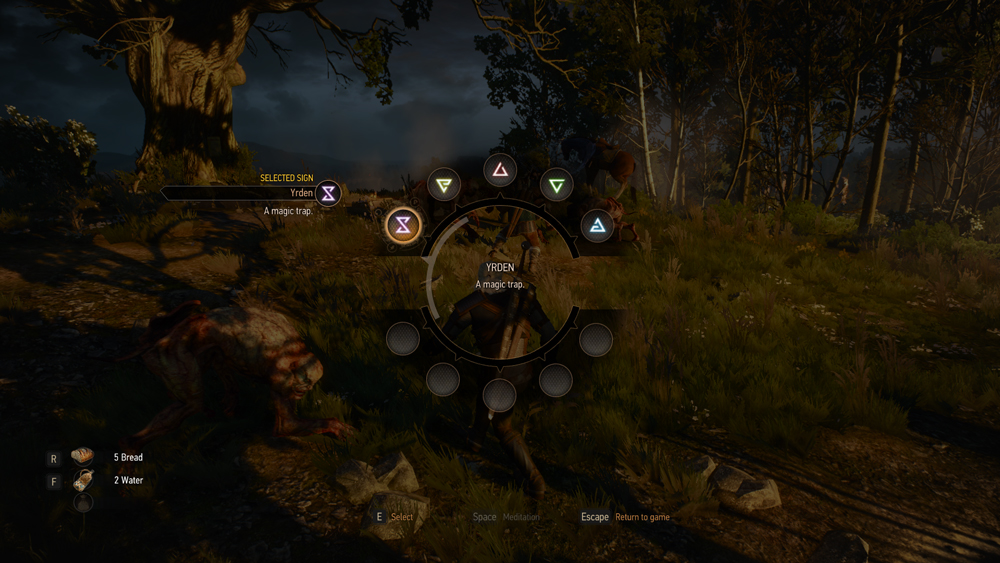The height and width of the screenshot is (563, 1000).
Task: Pick the red Igni sign
Action: pos(500,169)
